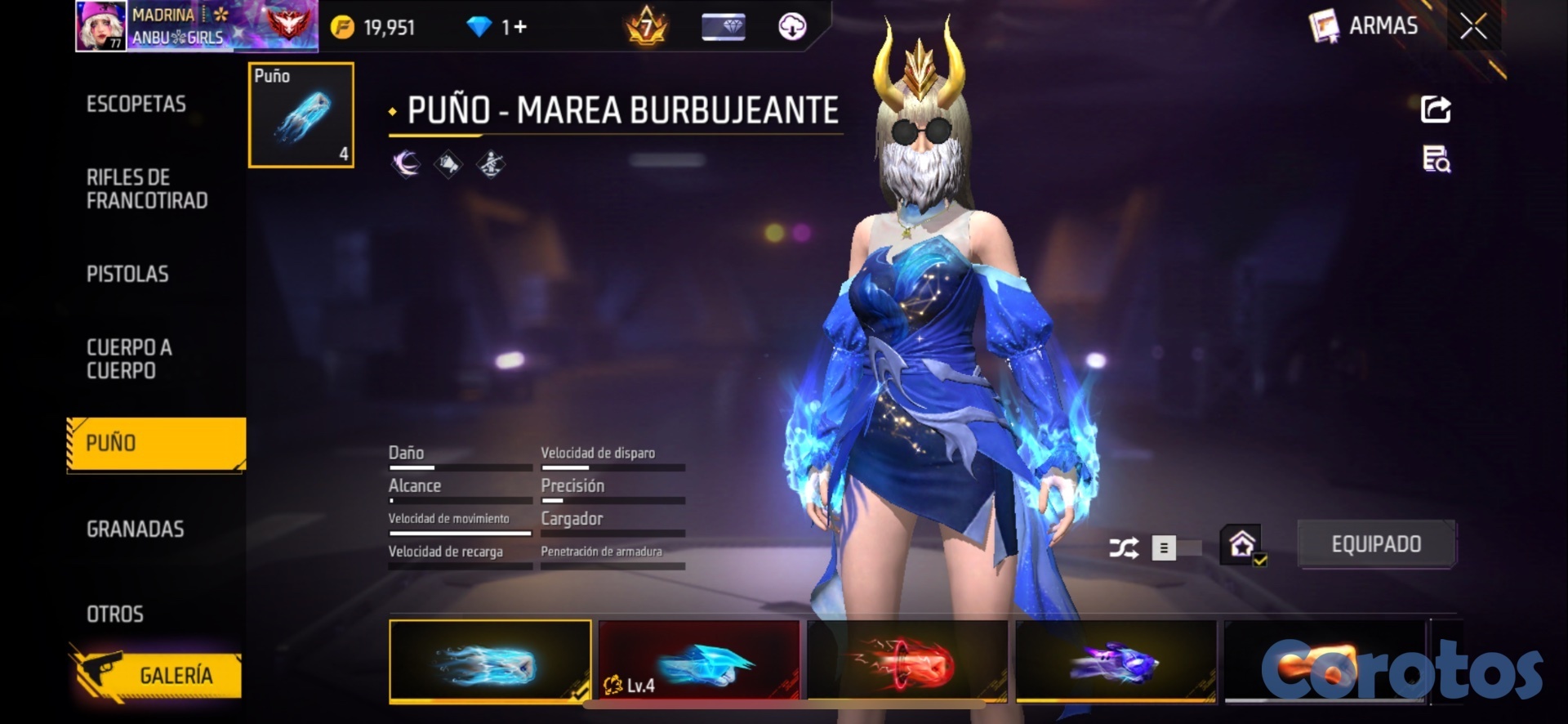This screenshot has height=724, width=1568.
Task: Open the Otros category
Action: coord(115,615)
